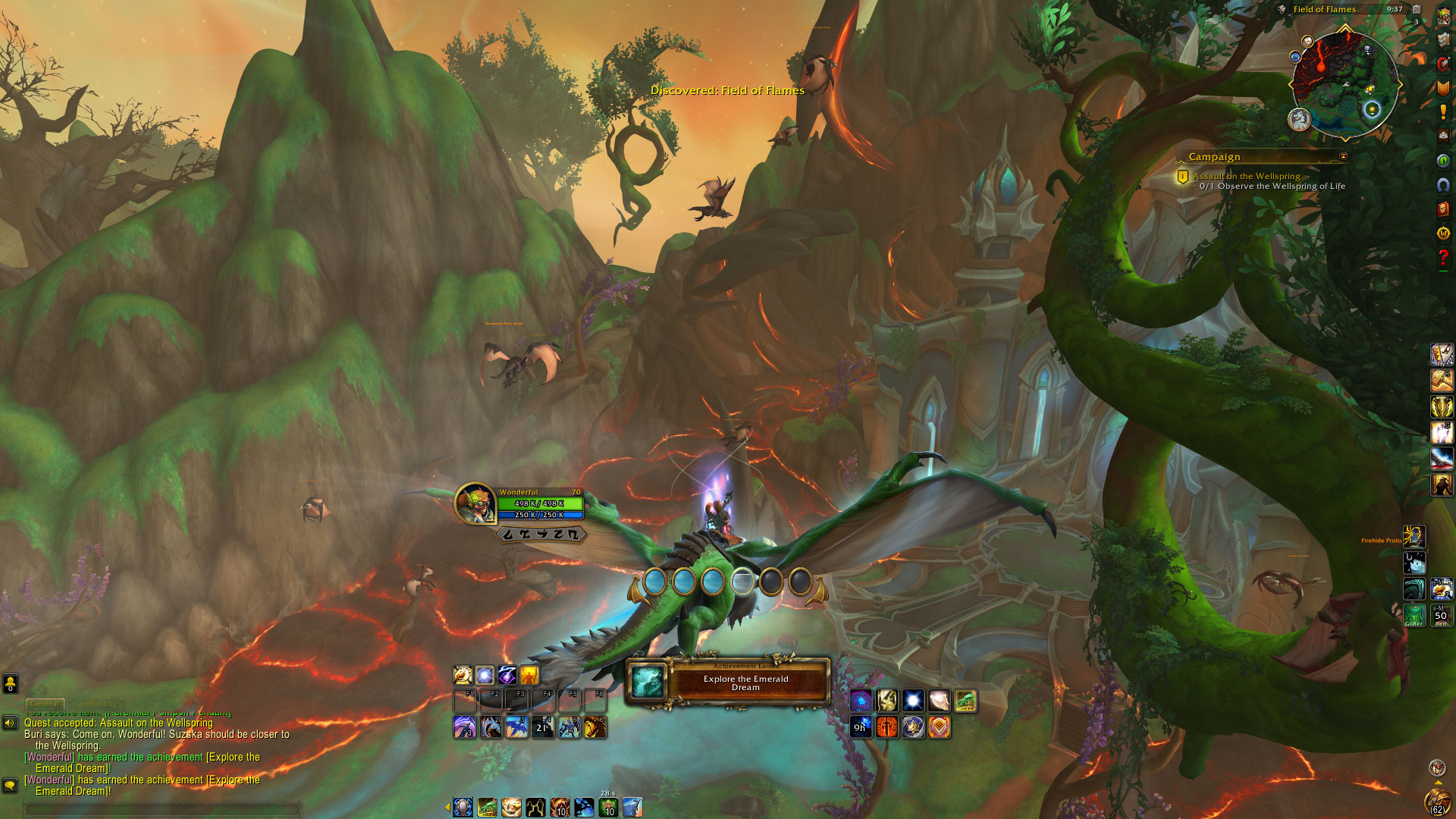Open the character portrait micro menu button
1456x819 pixels.
[x=1443, y=16]
